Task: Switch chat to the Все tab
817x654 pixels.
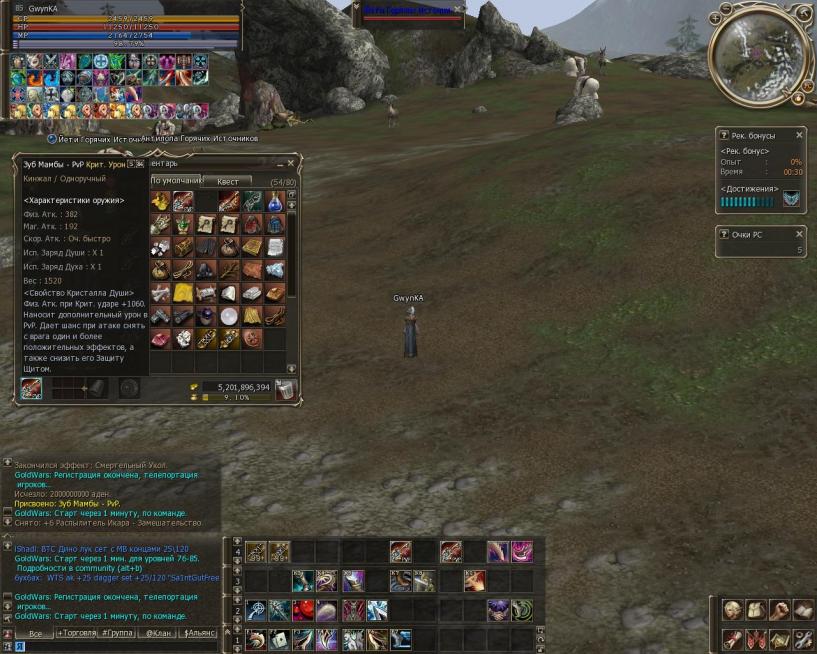Action: point(34,633)
